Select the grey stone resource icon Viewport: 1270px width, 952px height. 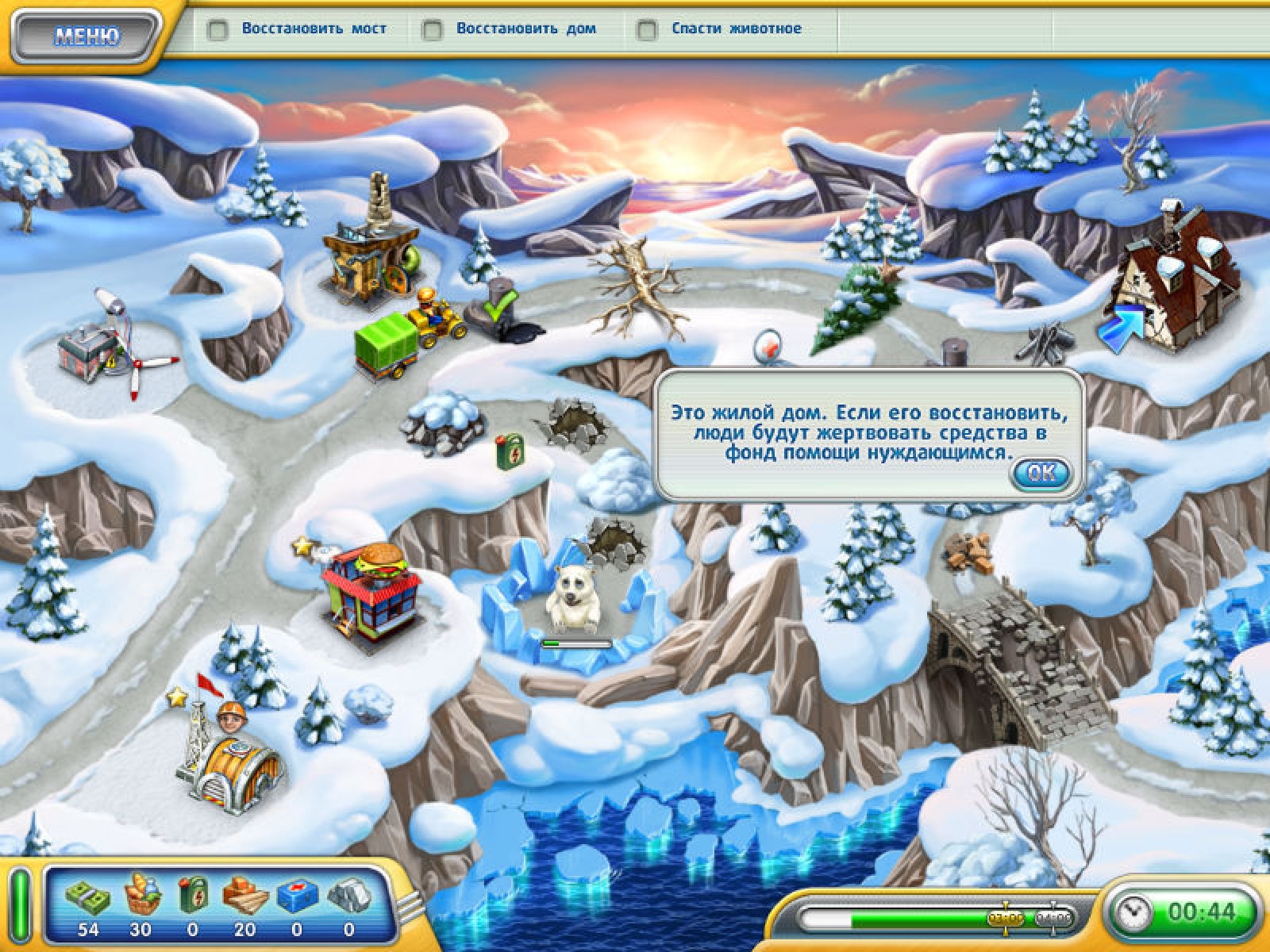[348, 897]
